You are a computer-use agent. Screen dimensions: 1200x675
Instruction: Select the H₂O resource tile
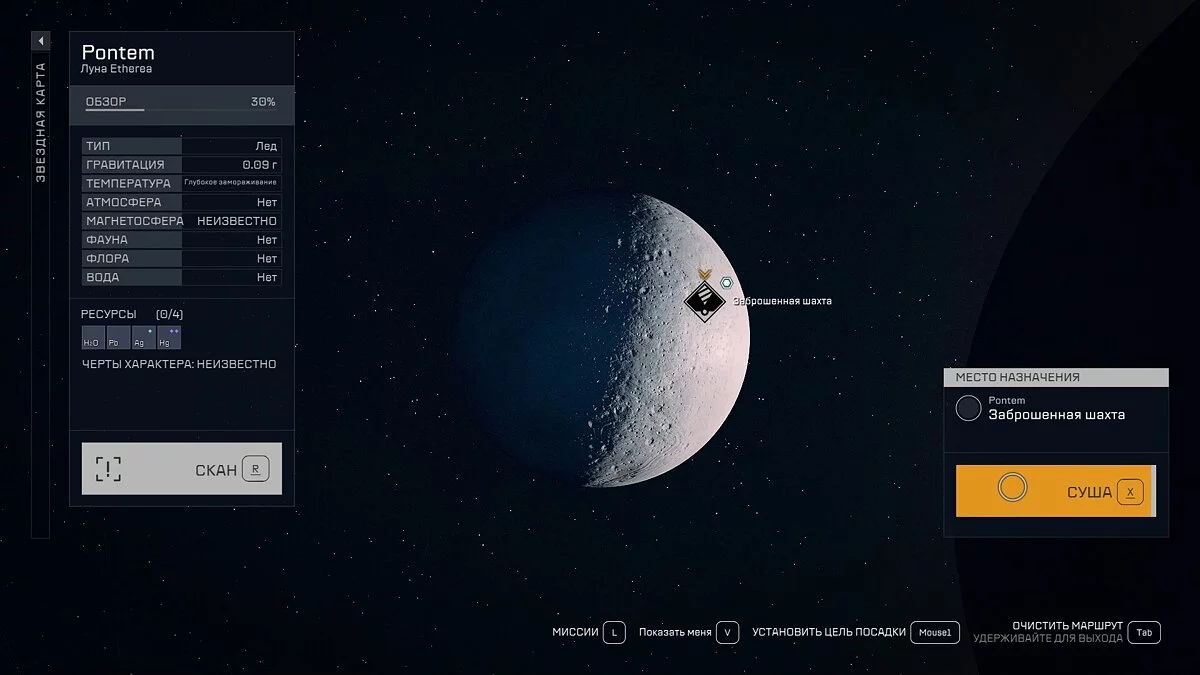(91, 338)
